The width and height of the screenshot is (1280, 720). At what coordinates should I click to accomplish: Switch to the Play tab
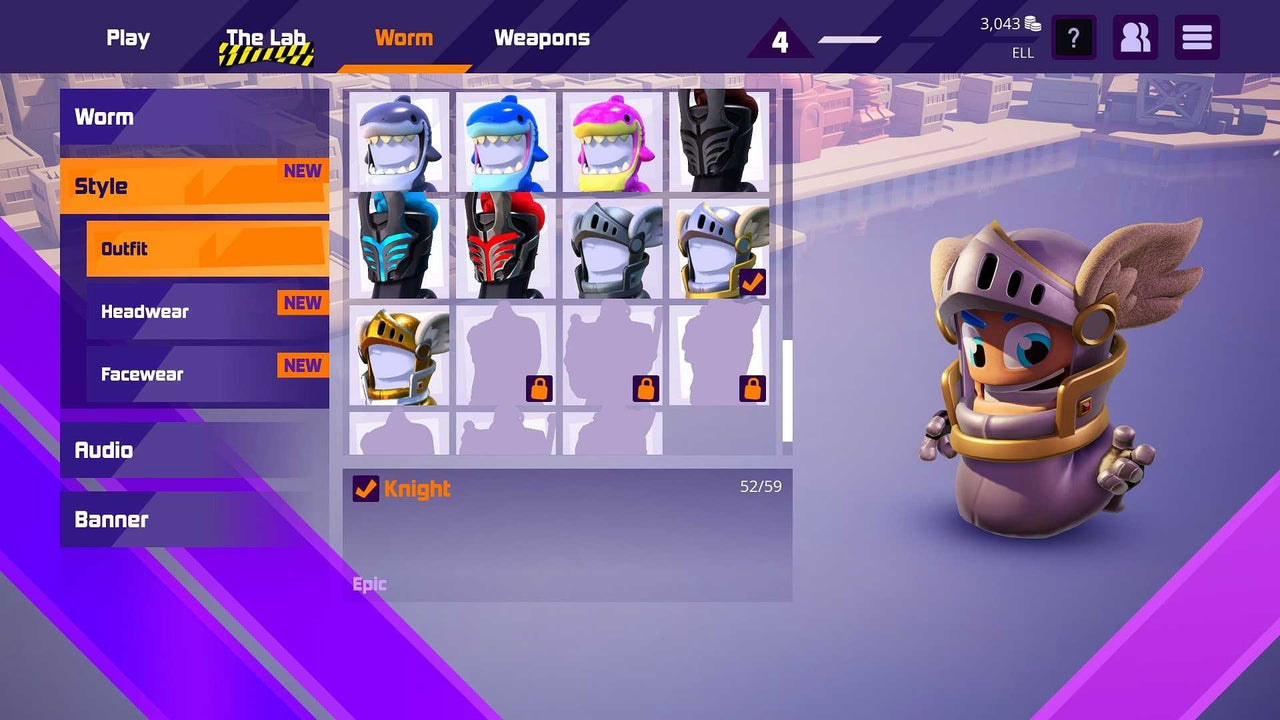tap(128, 38)
